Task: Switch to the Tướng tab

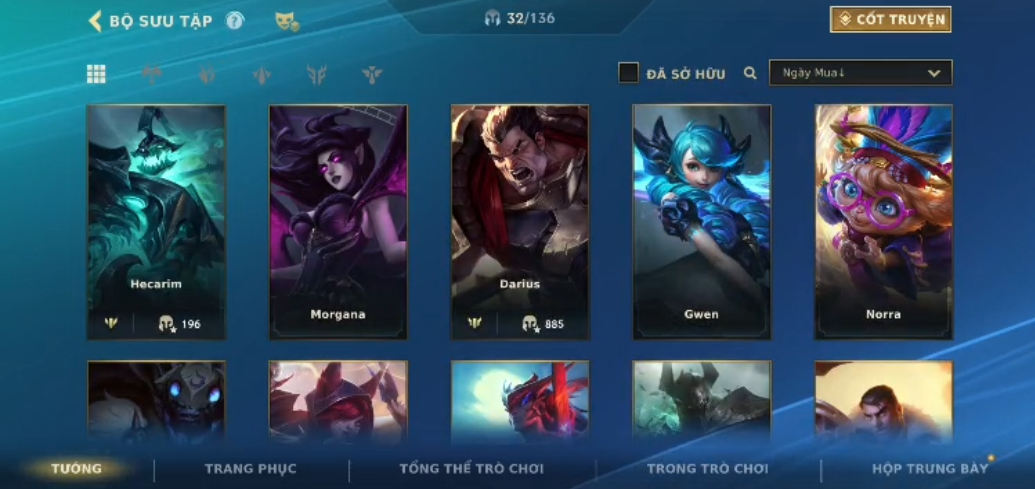Action: click(77, 468)
